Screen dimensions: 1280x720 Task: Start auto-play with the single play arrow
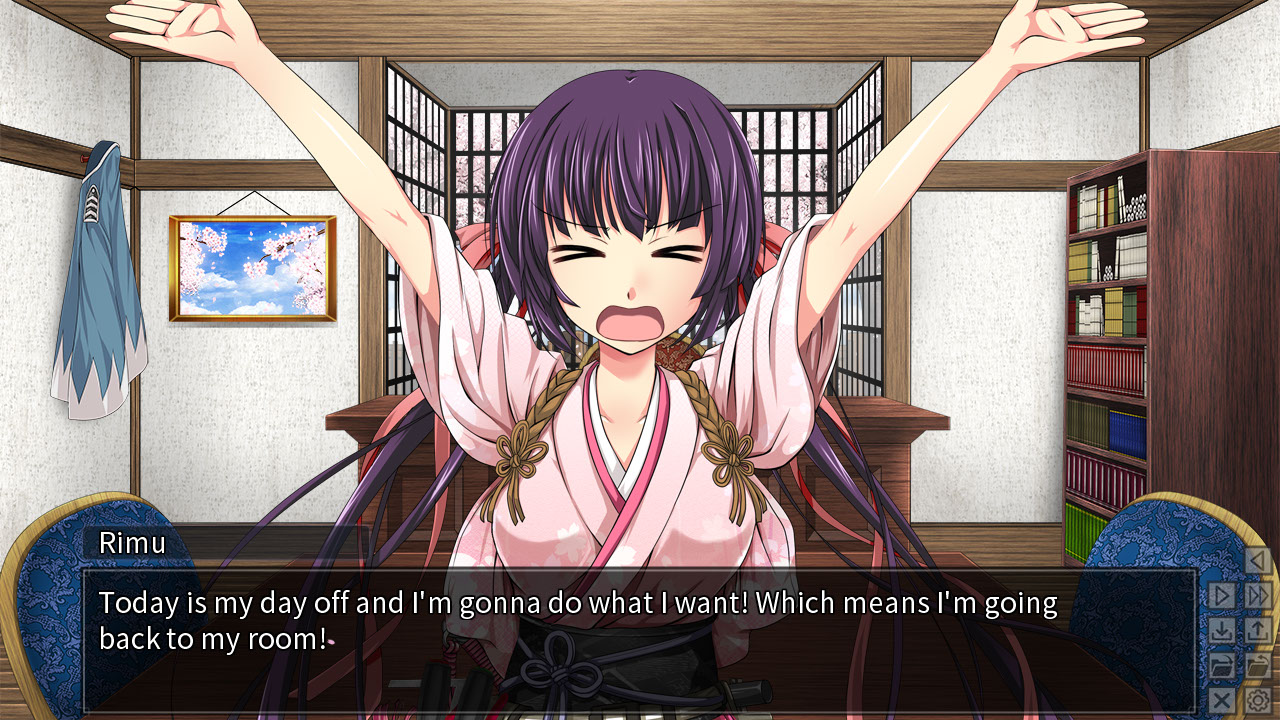click(x=1222, y=596)
